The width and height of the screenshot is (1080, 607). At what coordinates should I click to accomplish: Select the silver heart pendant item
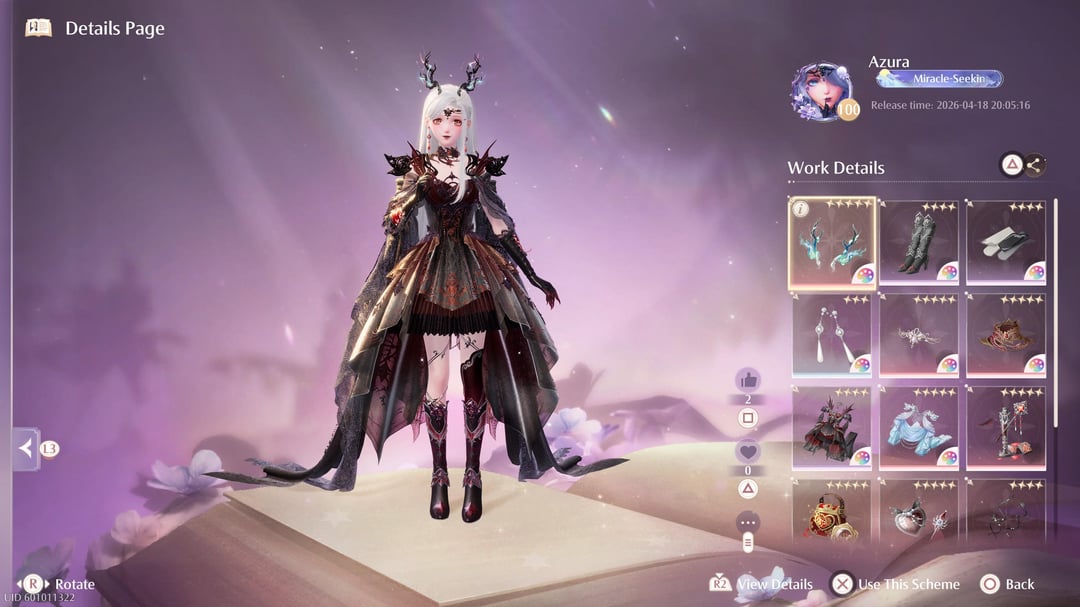tap(919, 512)
